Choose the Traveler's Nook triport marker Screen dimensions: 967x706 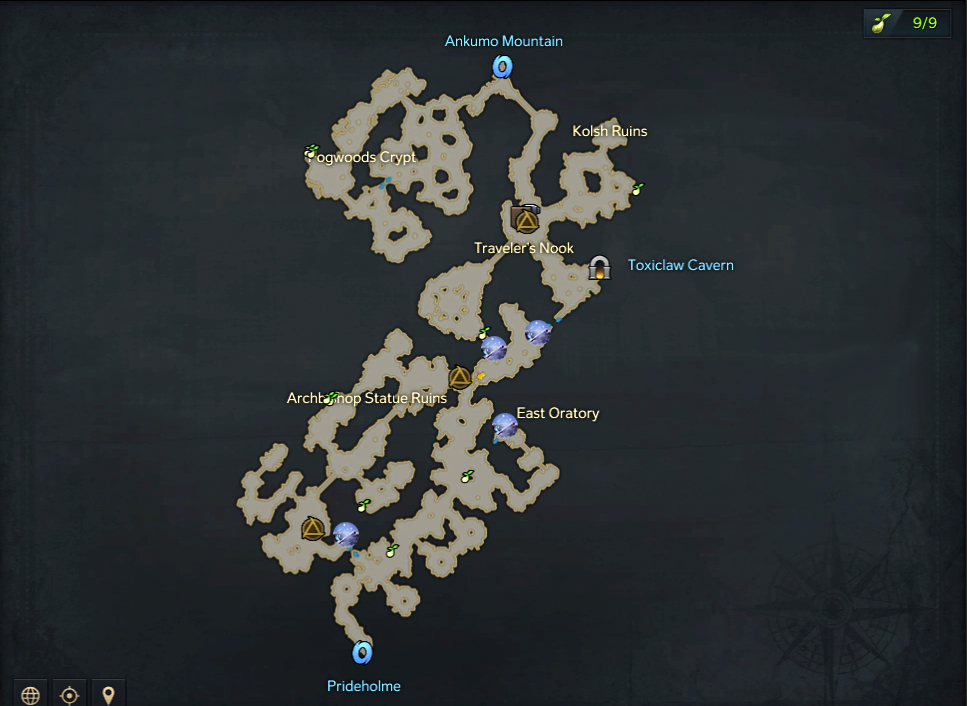pyautogui.click(x=525, y=219)
